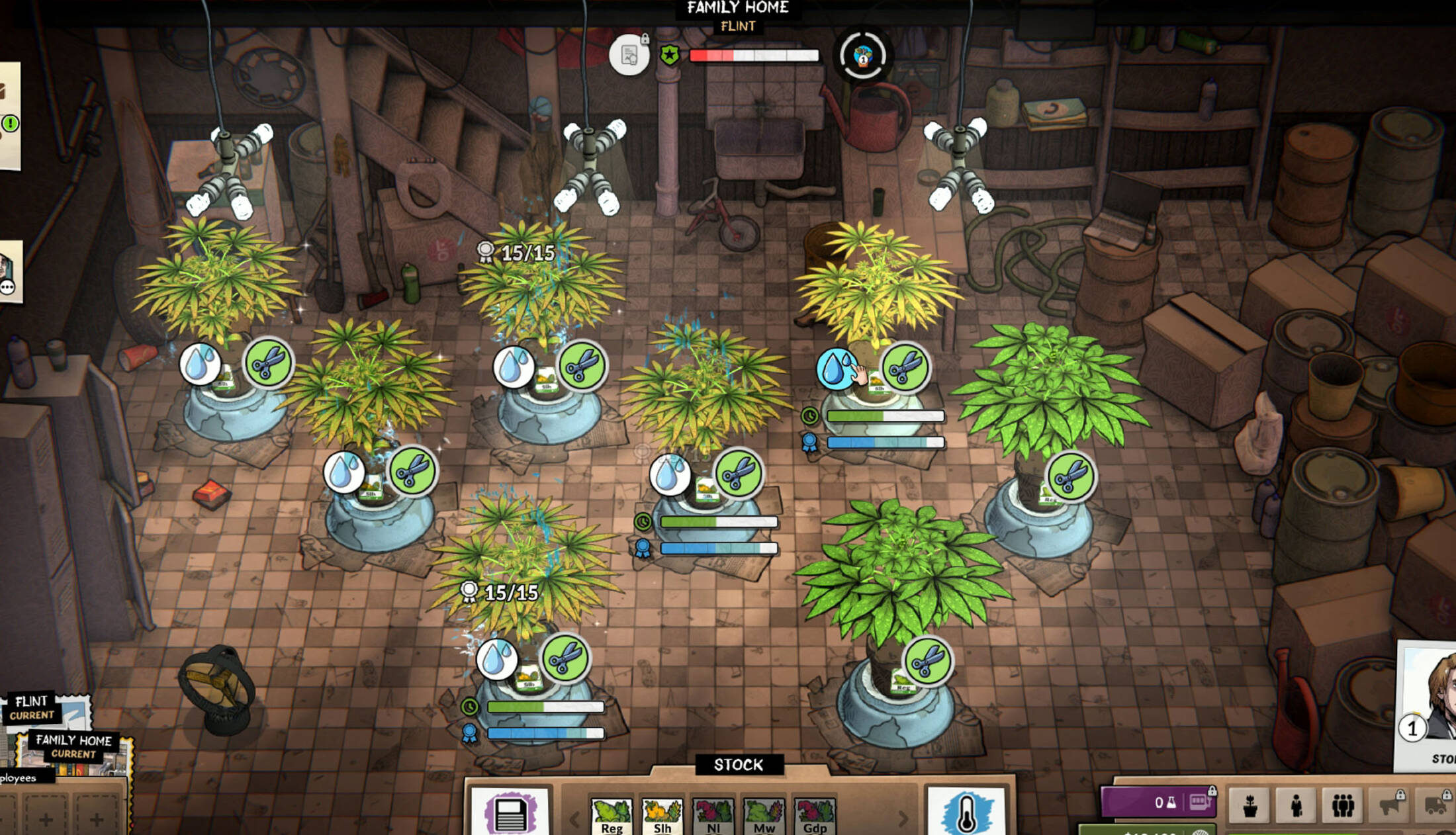Select the Reg strain in stock

pyautogui.click(x=612, y=816)
